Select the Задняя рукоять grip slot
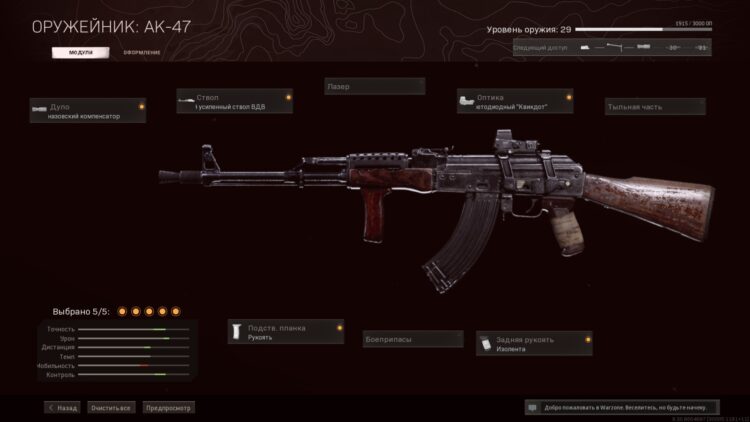The height and width of the screenshot is (422, 750). pyautogui.click(x=534, y=343)
